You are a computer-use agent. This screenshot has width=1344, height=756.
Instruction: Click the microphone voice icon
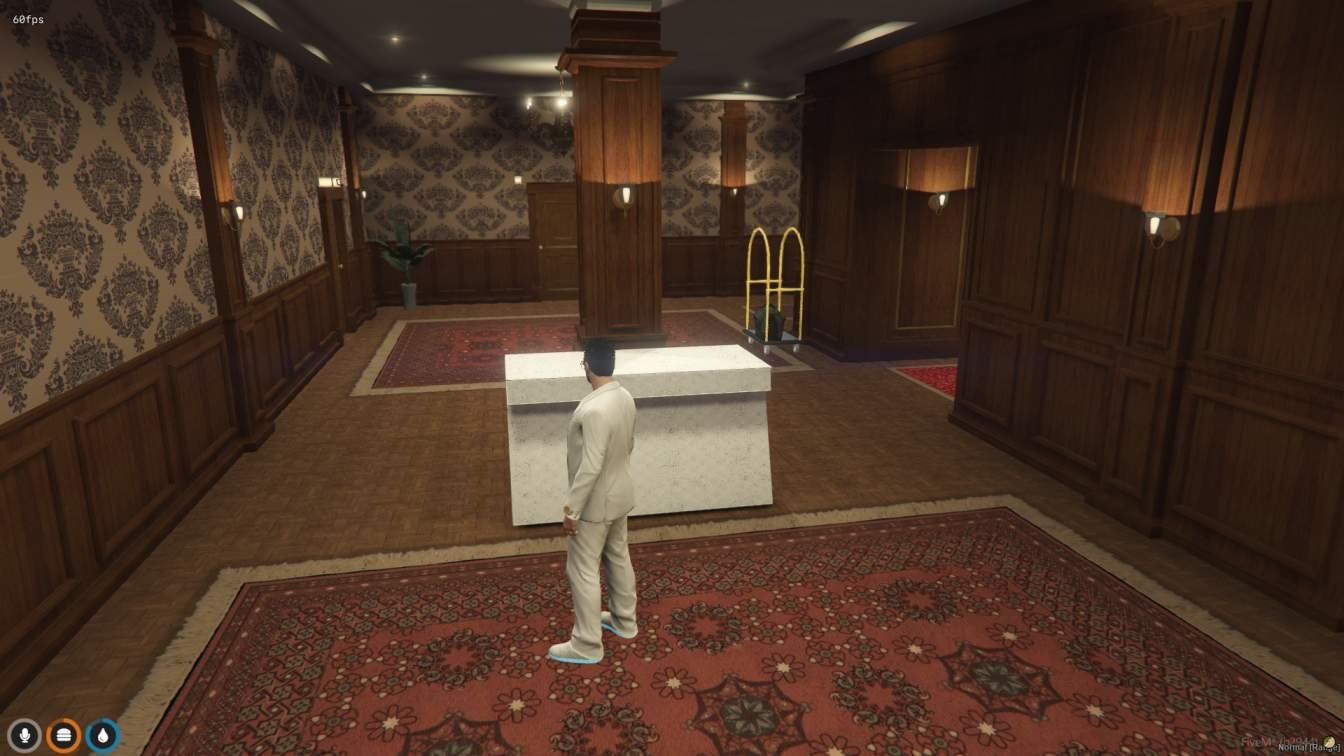tap(25, 736)
